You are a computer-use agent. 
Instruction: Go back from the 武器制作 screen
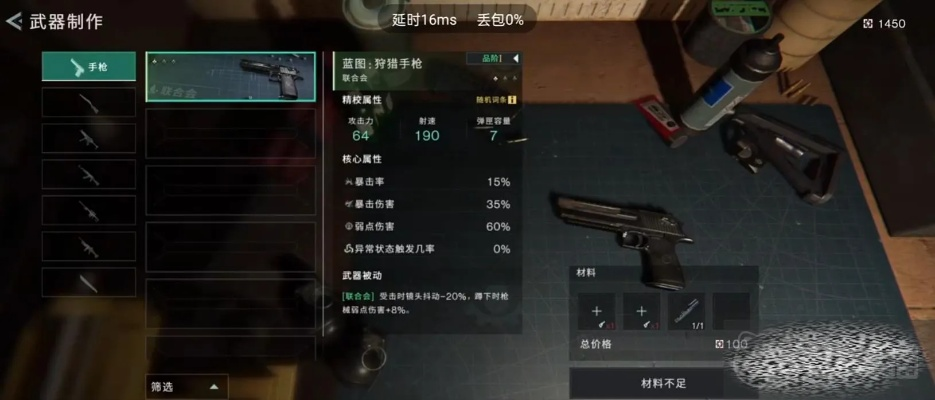tap(14, 21)
